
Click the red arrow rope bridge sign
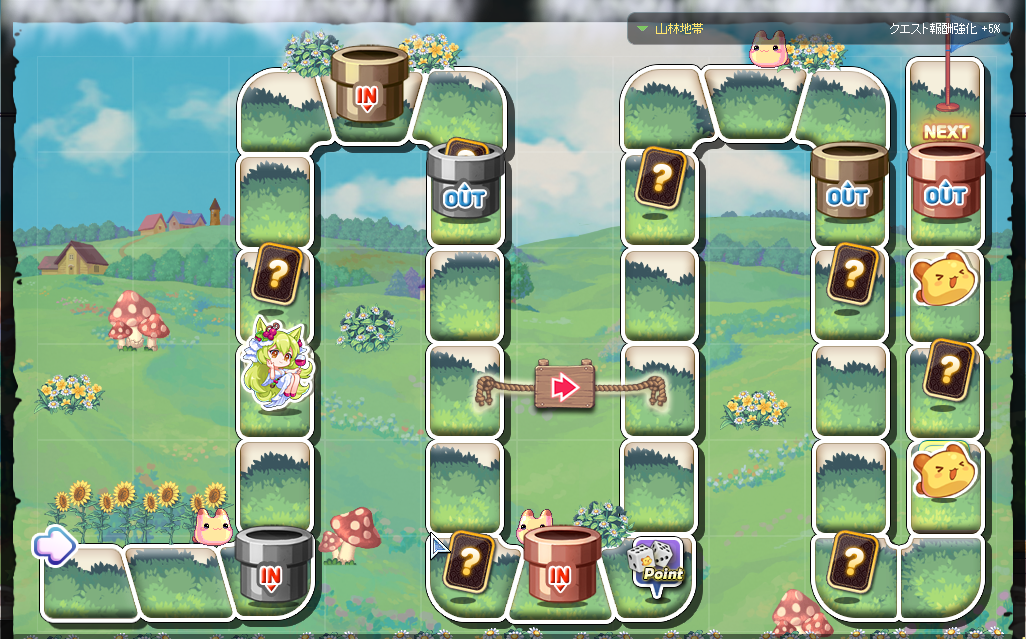[x=566, y=387]
